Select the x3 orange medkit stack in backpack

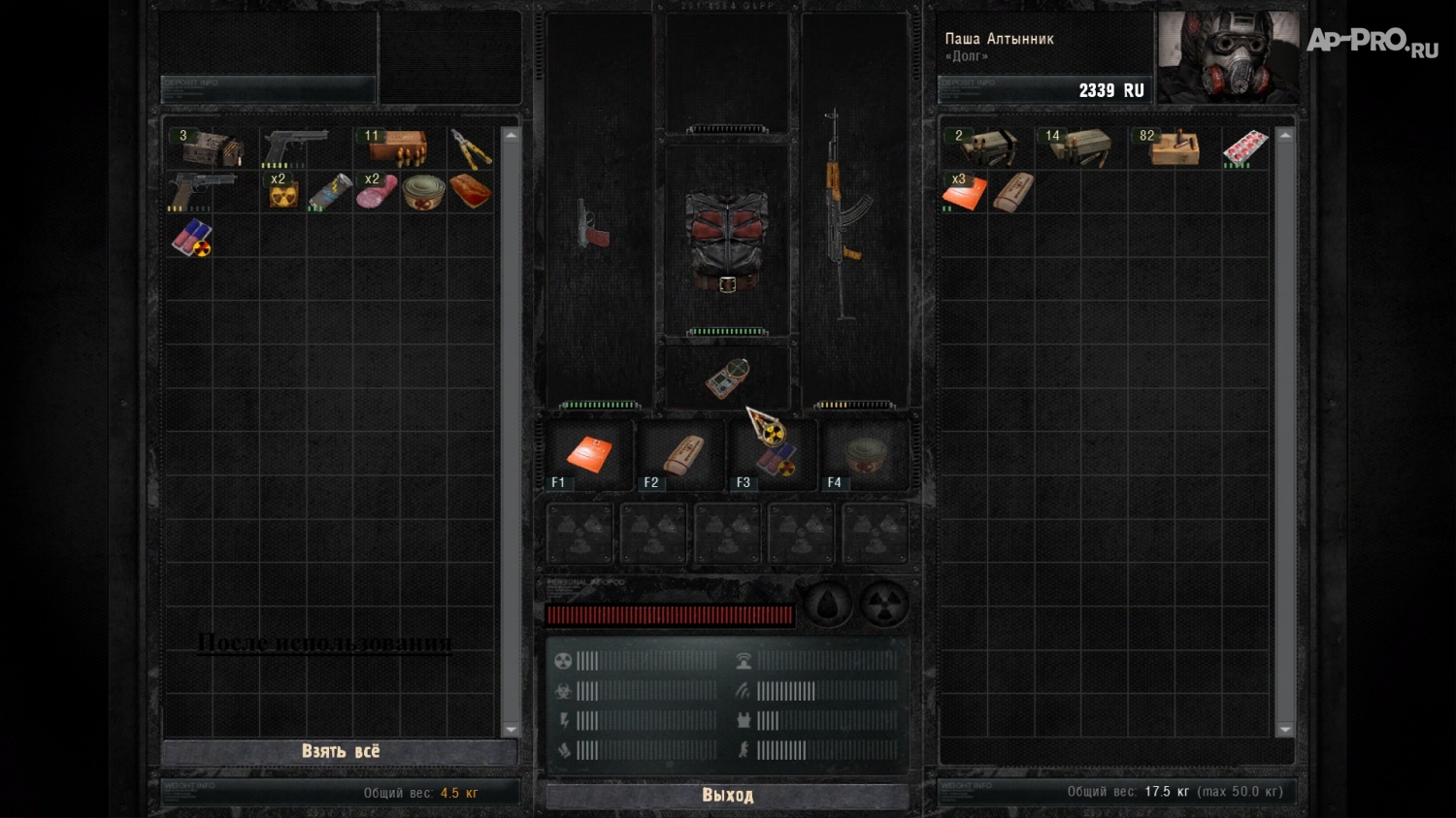(x=965, y=192)
